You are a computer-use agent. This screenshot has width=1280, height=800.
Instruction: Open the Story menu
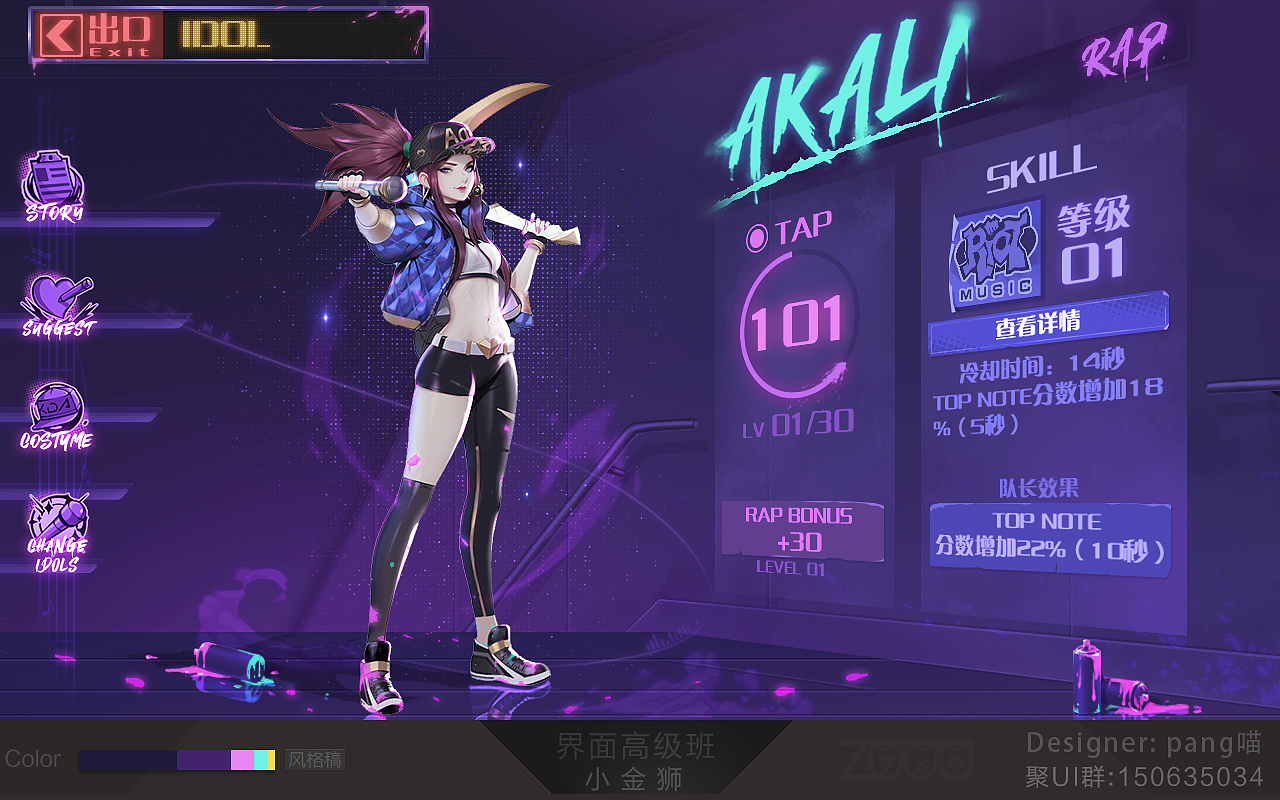(54, 186)
